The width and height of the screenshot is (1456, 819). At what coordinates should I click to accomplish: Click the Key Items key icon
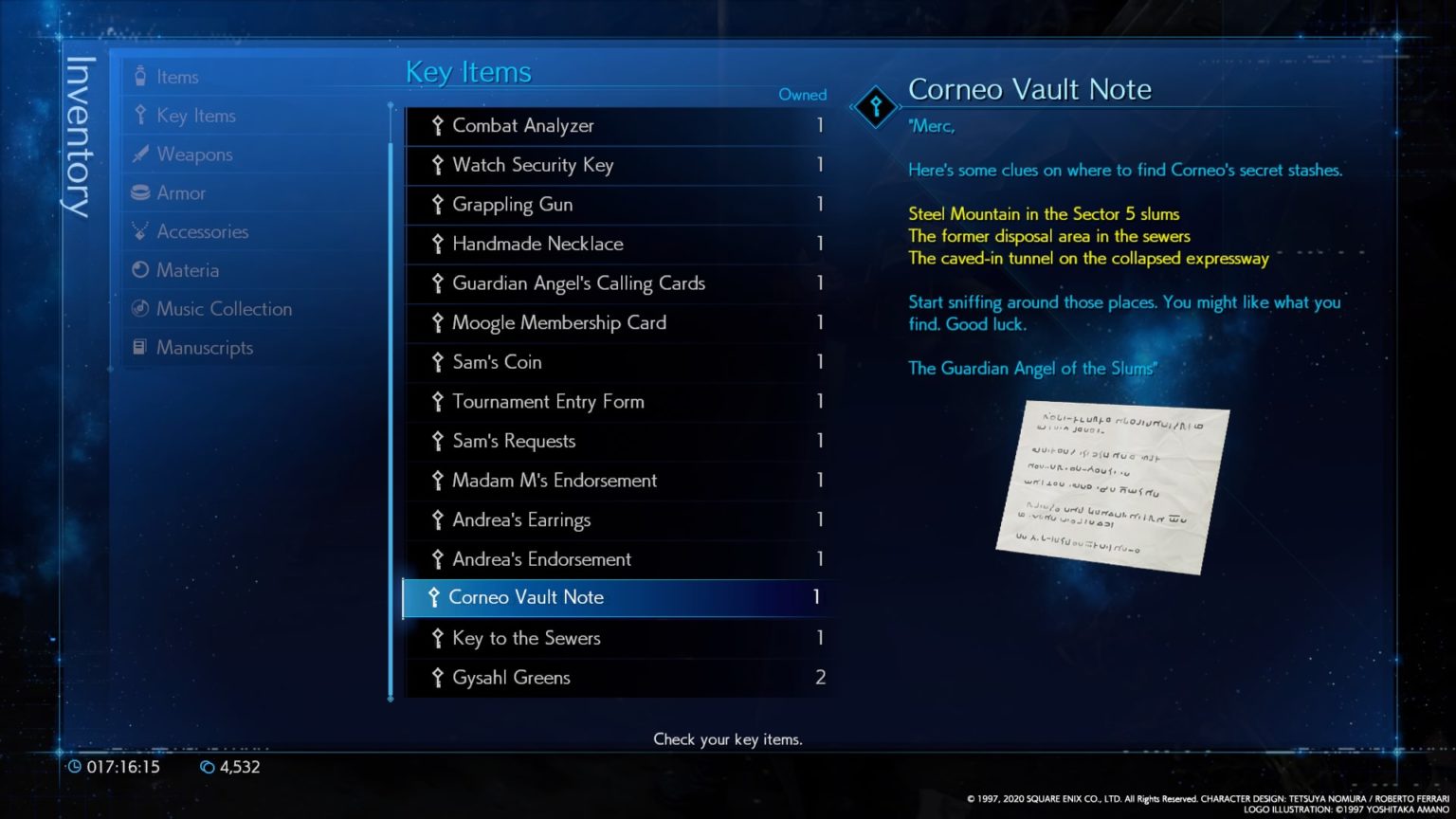tap(141, 115)
